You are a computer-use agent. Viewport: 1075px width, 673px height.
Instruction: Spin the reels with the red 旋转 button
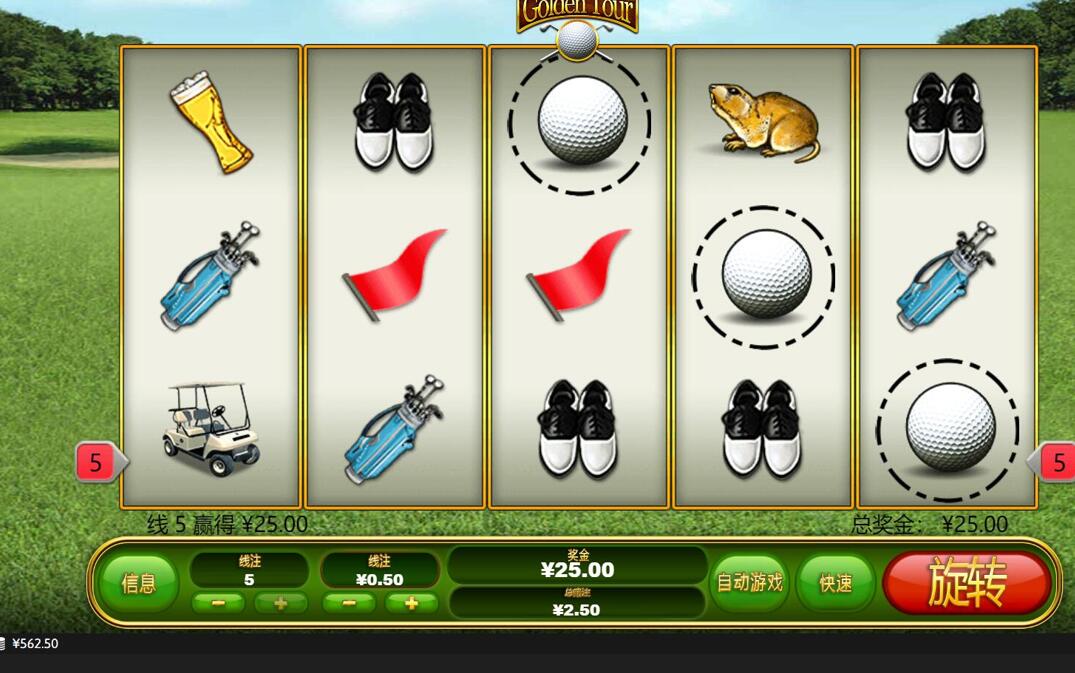coord(966,582)
